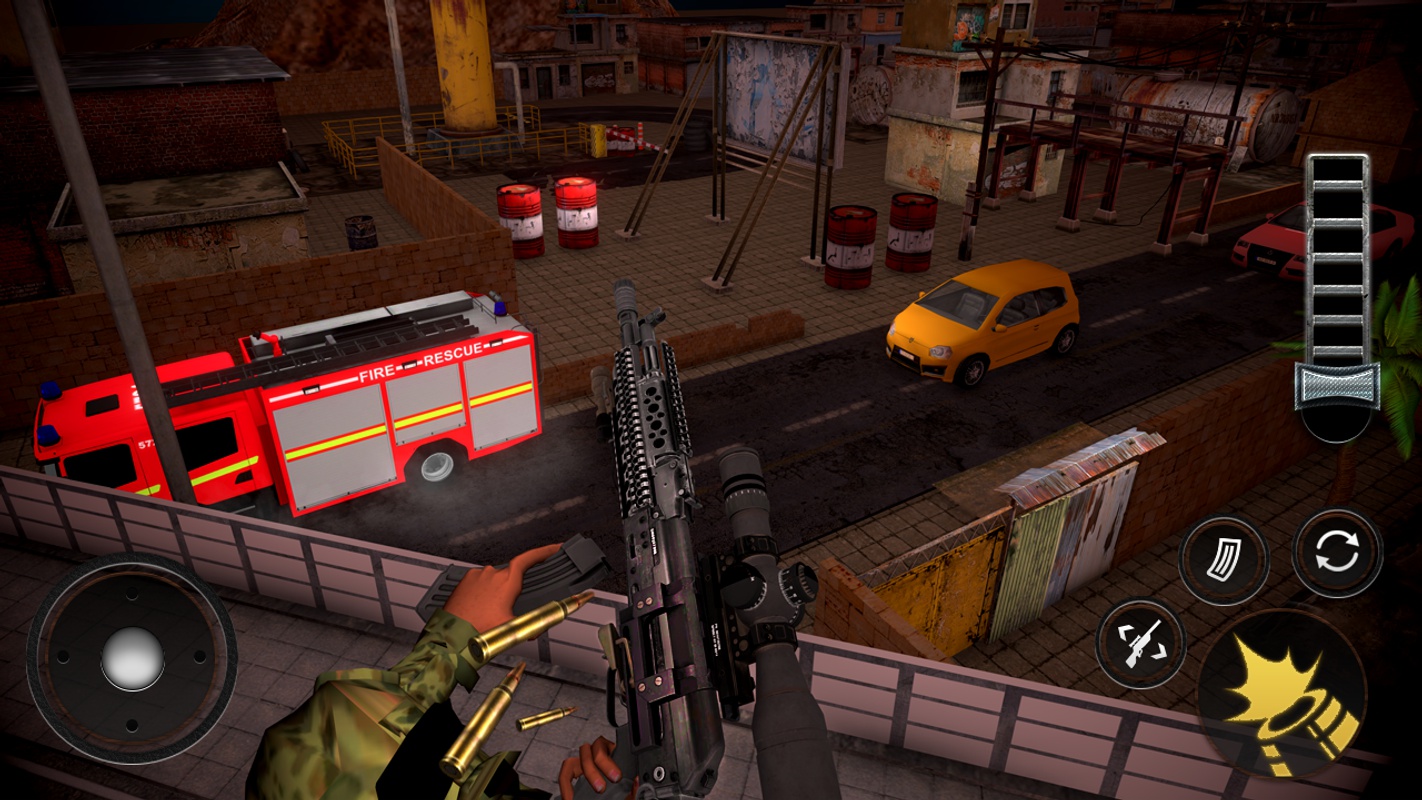Viewport: 1422px width, 800px height.
Task: Reload using the magazine icon button
Action: [x=1223, y=561]
